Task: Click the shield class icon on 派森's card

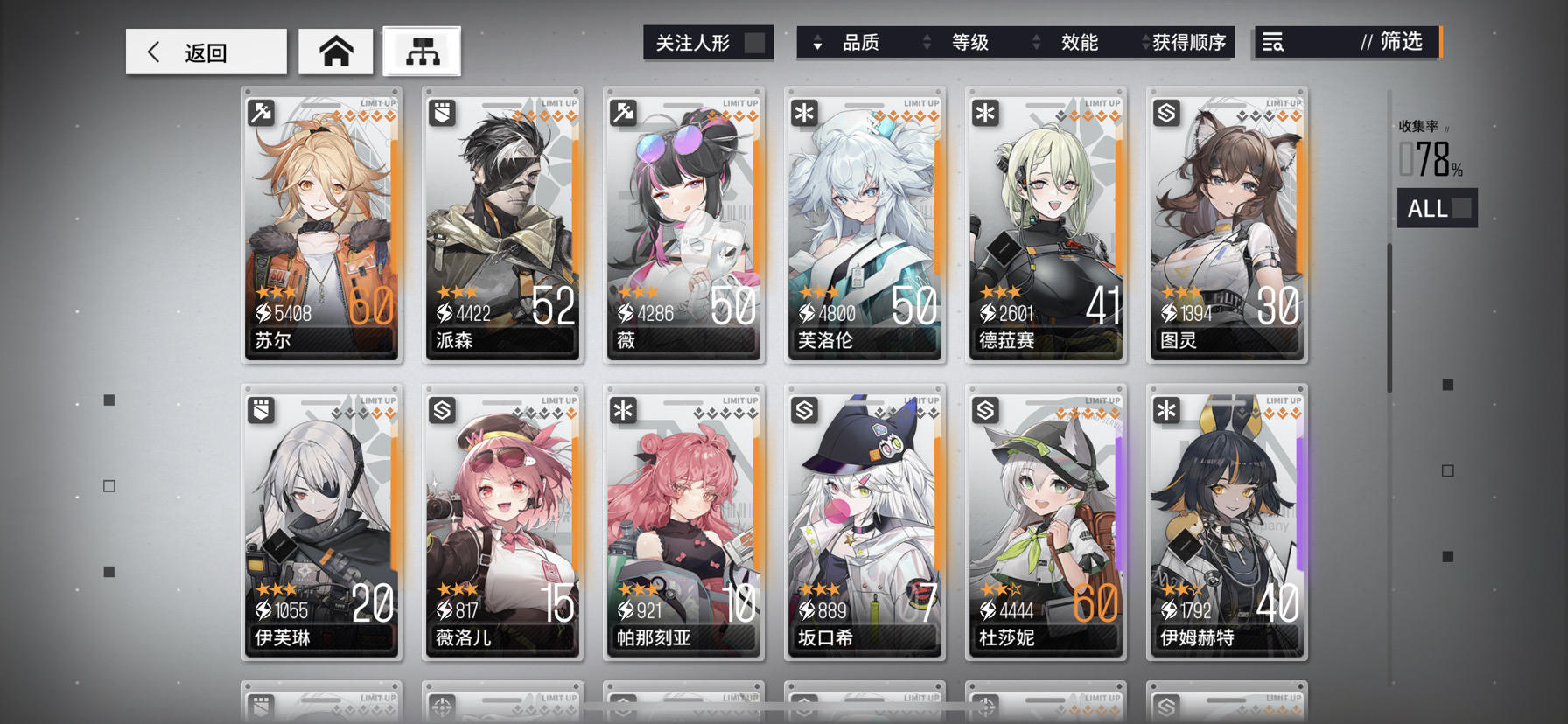Action: coord(442,113)
